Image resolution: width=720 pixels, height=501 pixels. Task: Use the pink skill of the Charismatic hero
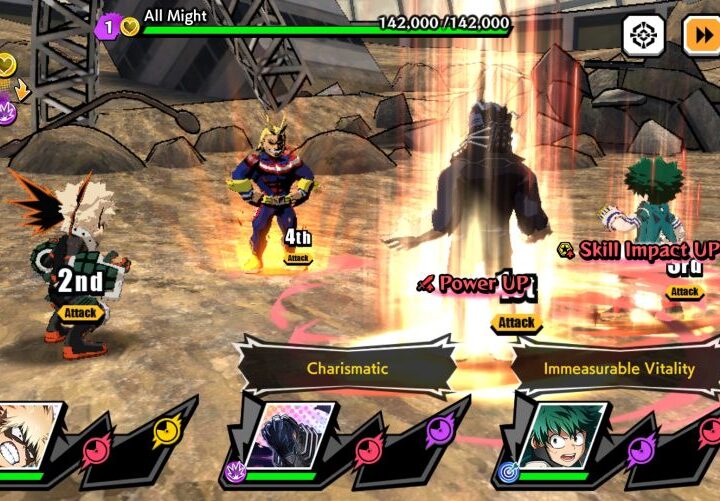tap(370, 449)
